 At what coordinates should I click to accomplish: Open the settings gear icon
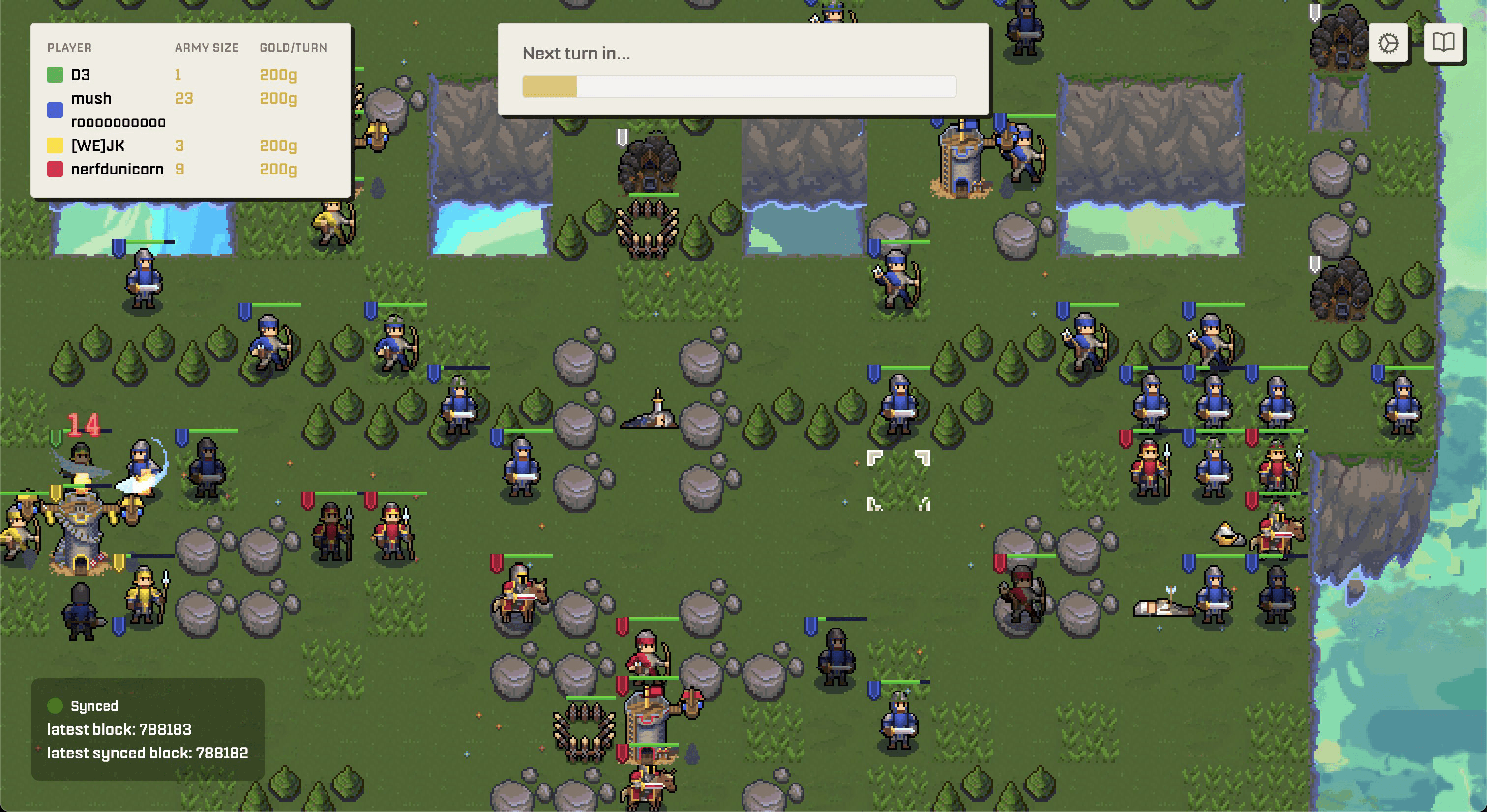1388,43
